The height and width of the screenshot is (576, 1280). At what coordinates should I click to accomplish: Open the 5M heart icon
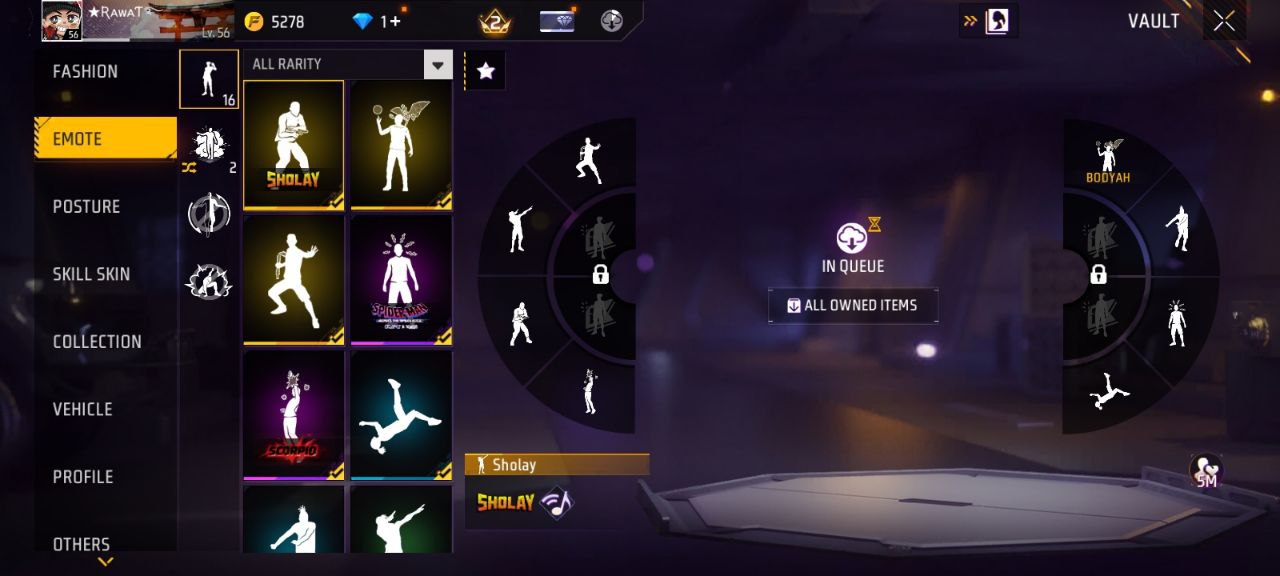[x=1206, y=471]
